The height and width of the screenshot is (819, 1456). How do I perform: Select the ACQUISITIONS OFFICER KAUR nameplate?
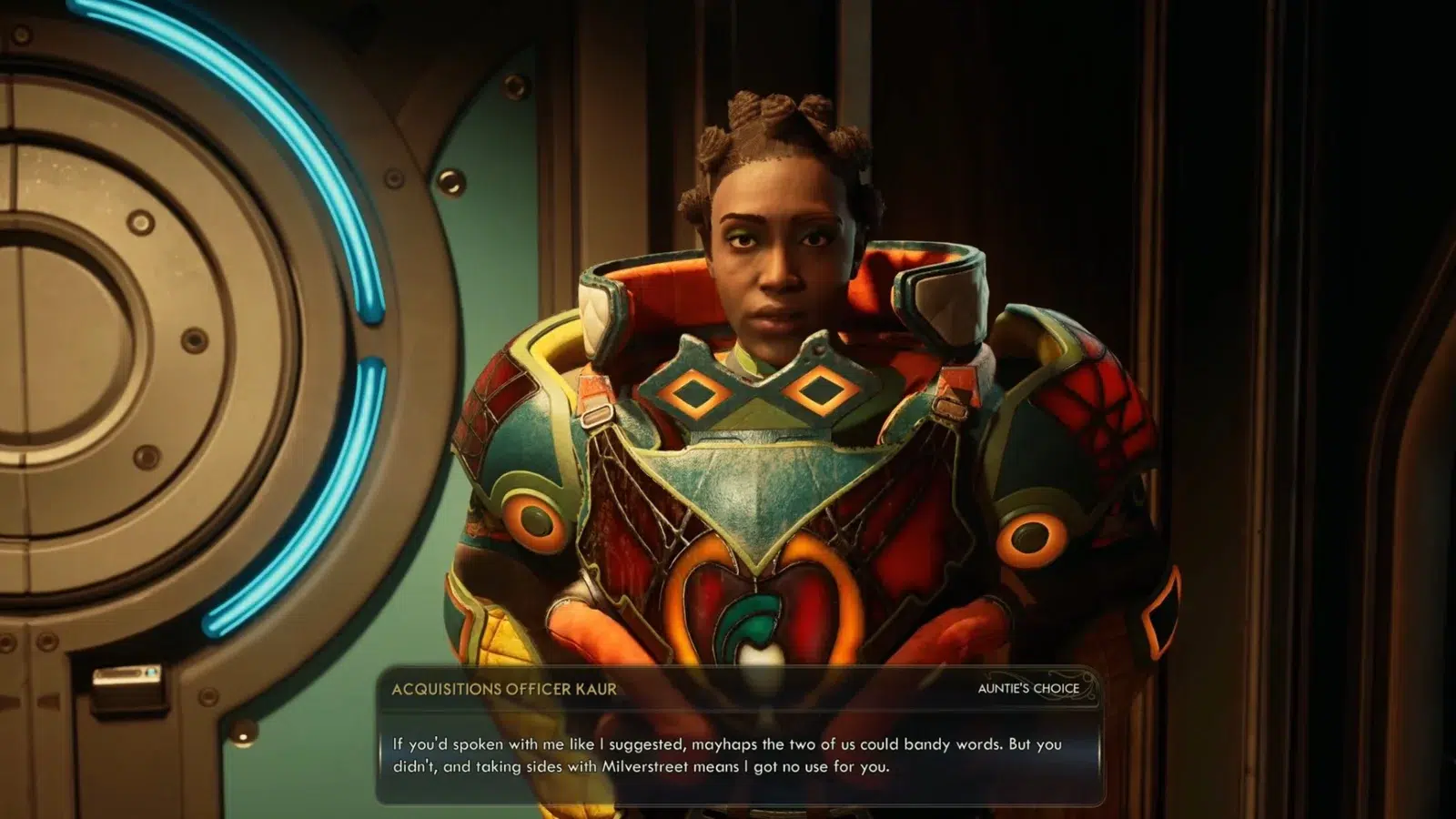505,689
